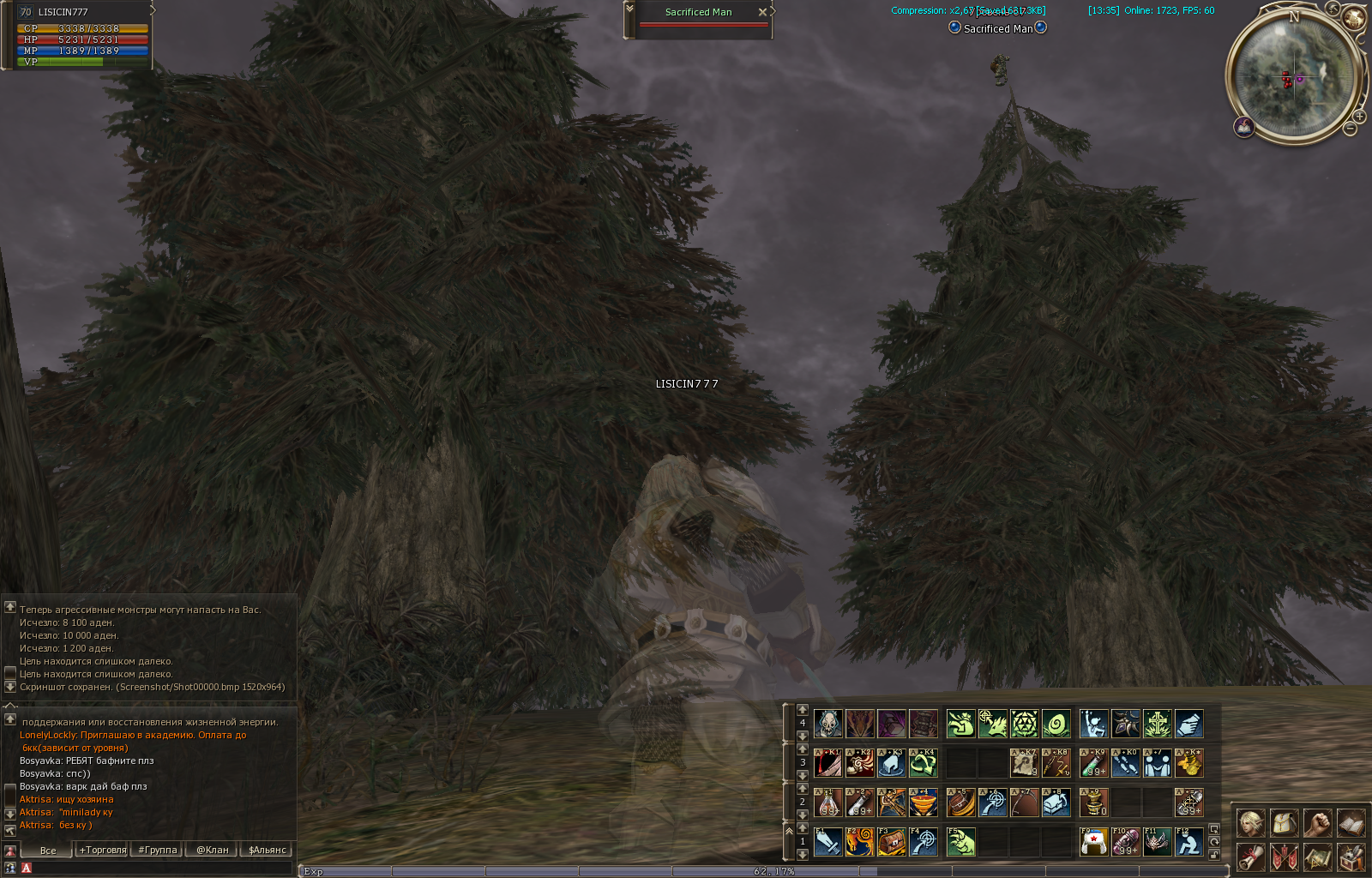This screenshot has height=878, width=1372.
Task: Use the F9 ushanka hat item
Action: tap(1093, 842)
